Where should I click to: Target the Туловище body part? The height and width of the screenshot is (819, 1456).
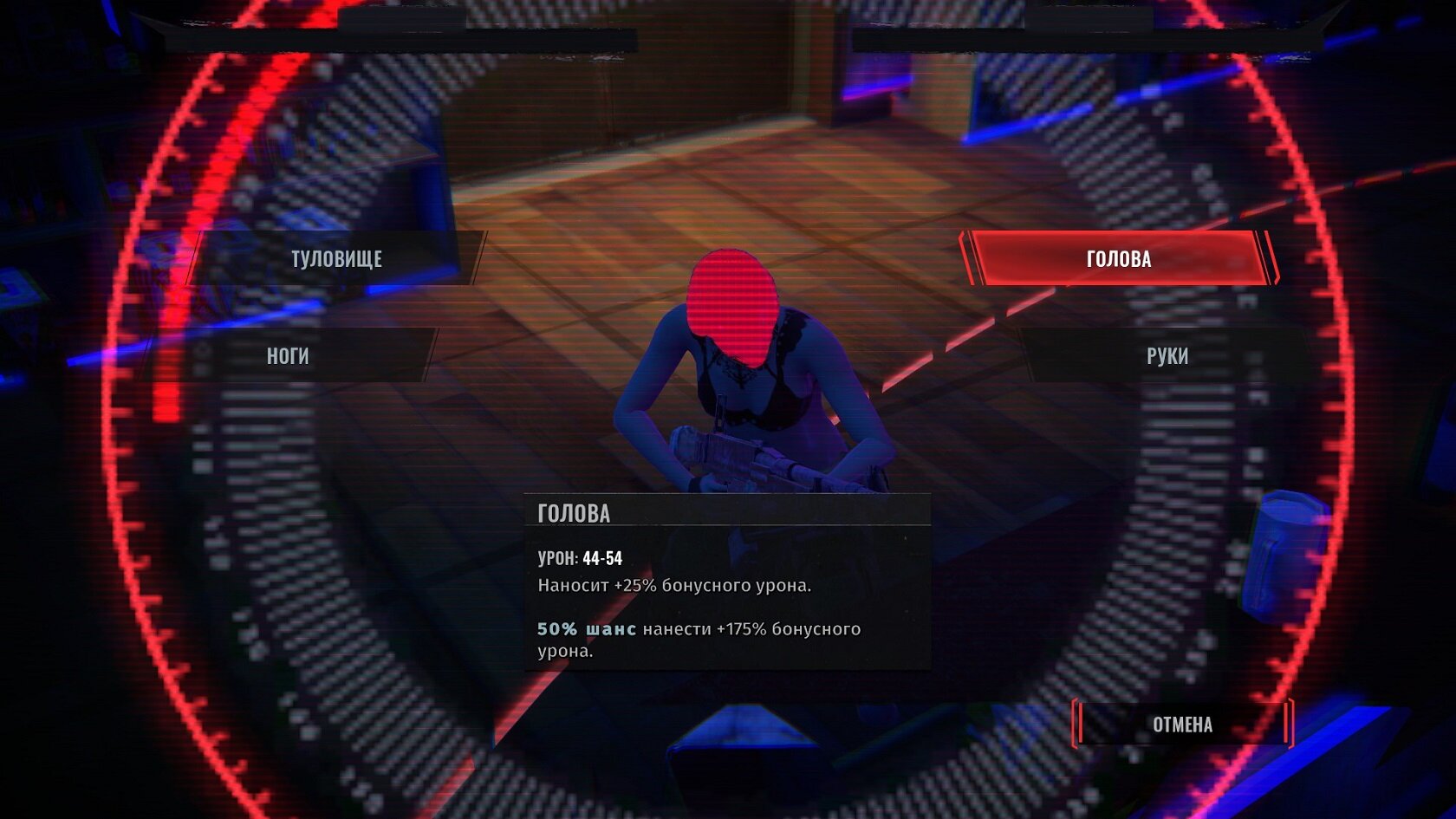click(336, 258)
